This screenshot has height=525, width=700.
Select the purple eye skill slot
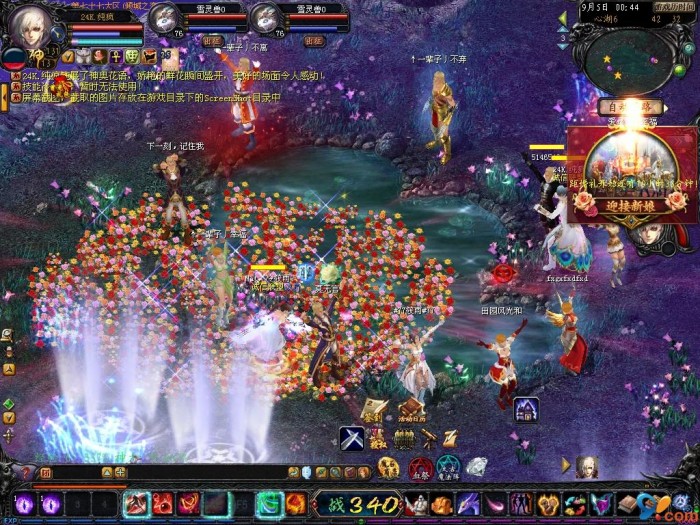[x=23, y=503]
